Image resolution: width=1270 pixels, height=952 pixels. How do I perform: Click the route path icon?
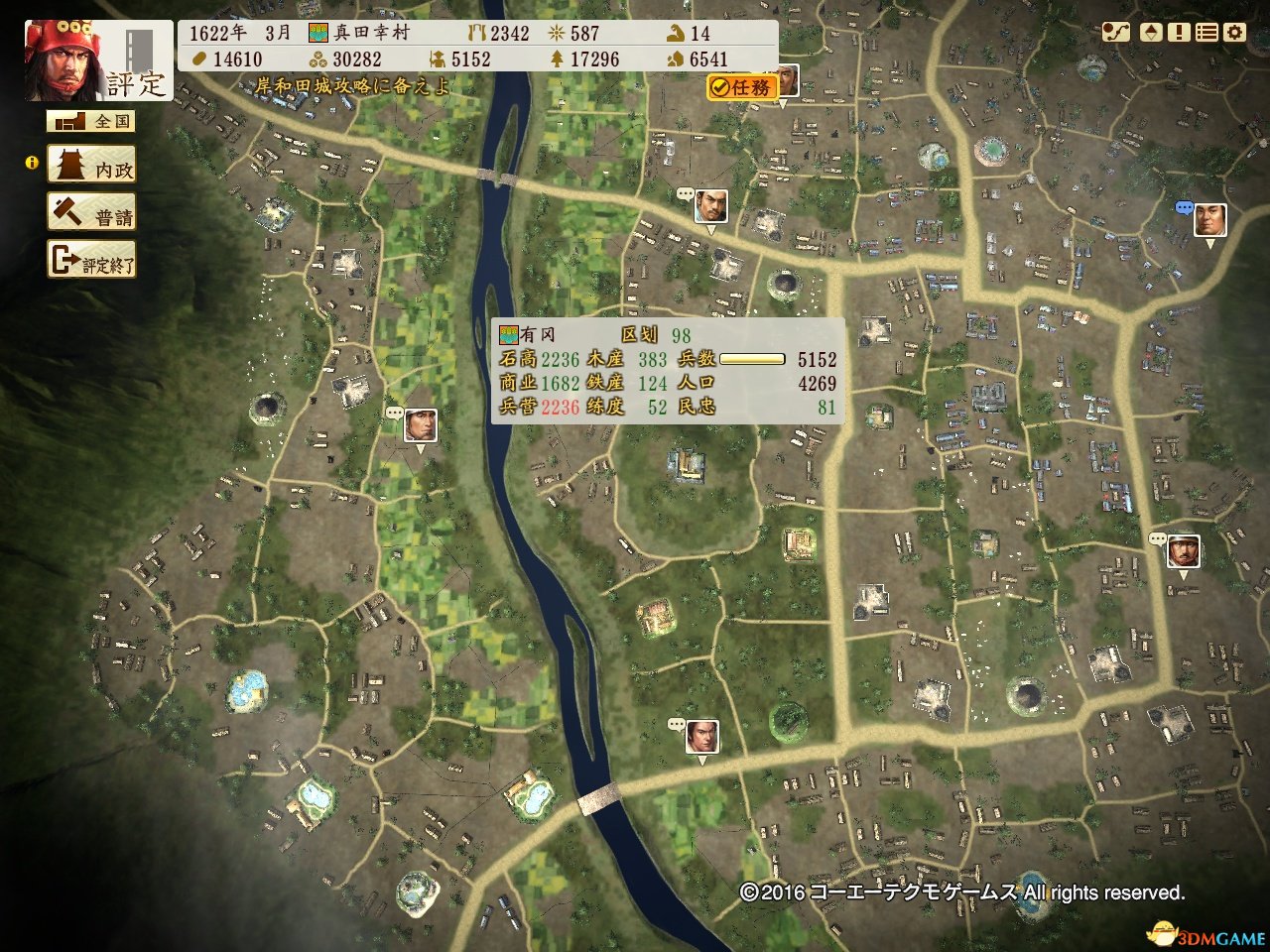tap(1116, 32)
